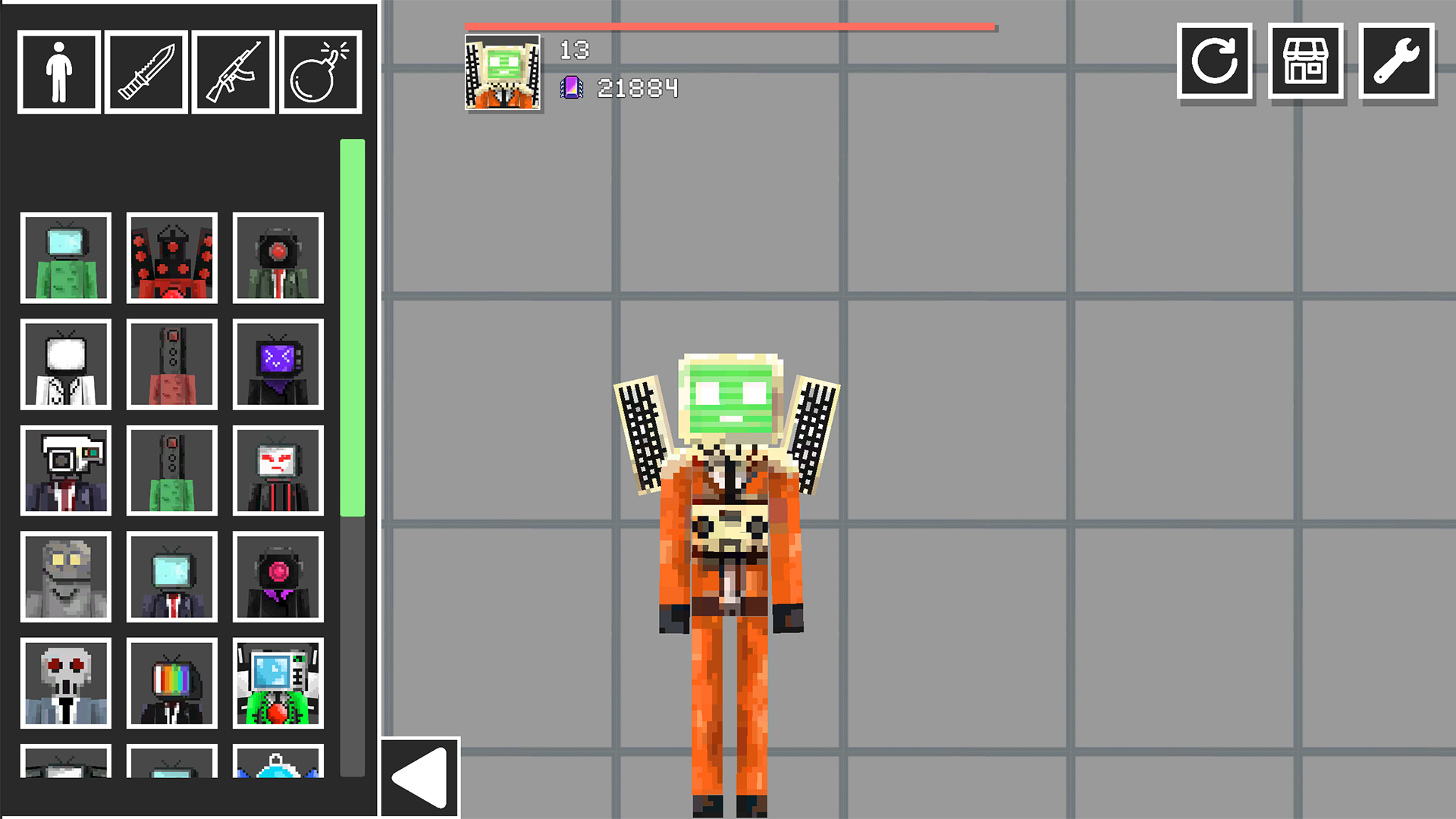1456x819 pixels.
Task: Select the white lab-coat TV skin
Action: [x=66, y=365]
